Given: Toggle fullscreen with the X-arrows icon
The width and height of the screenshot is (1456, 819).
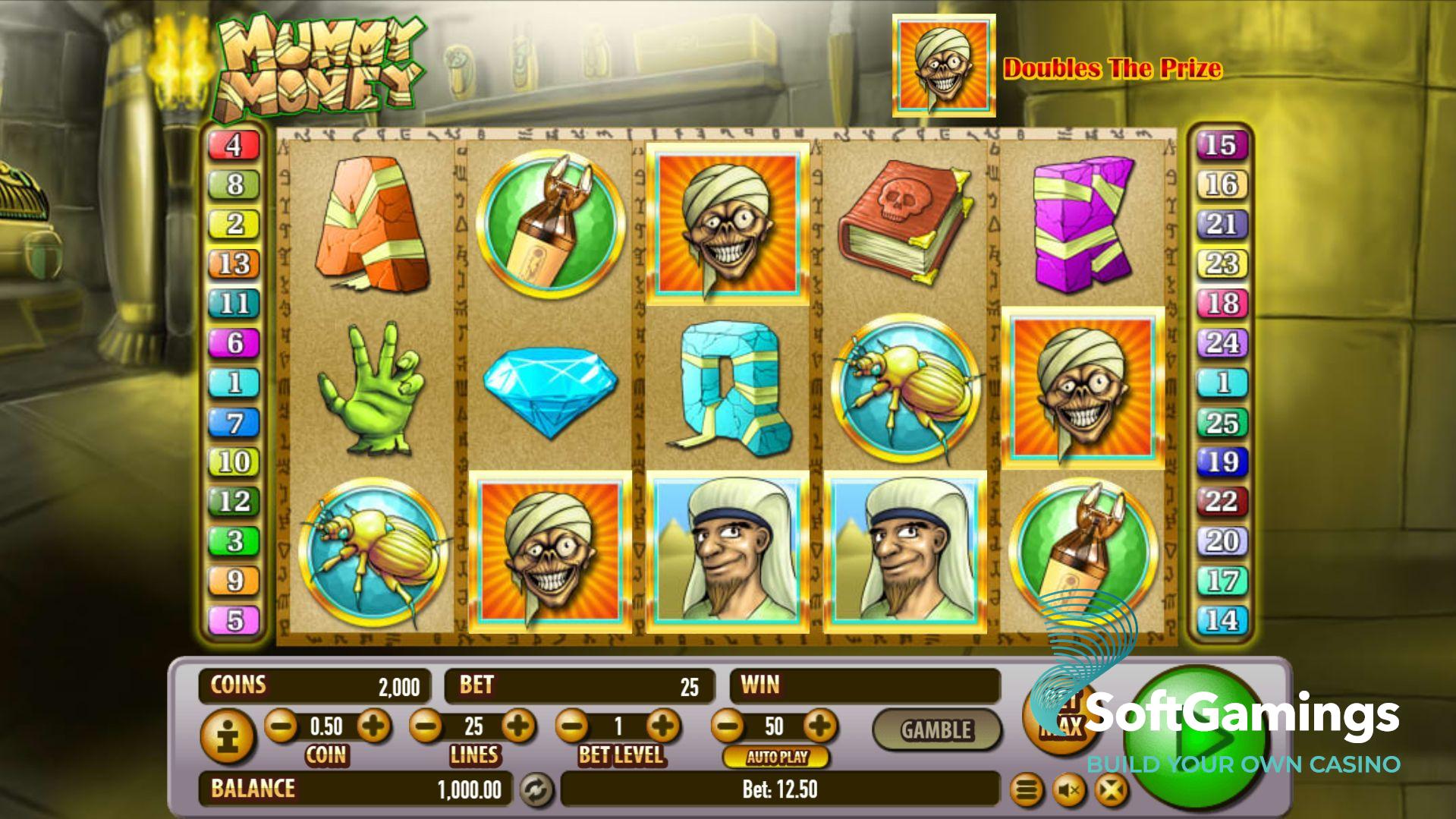Looking at the screenshot, I should coord(1111,791).
